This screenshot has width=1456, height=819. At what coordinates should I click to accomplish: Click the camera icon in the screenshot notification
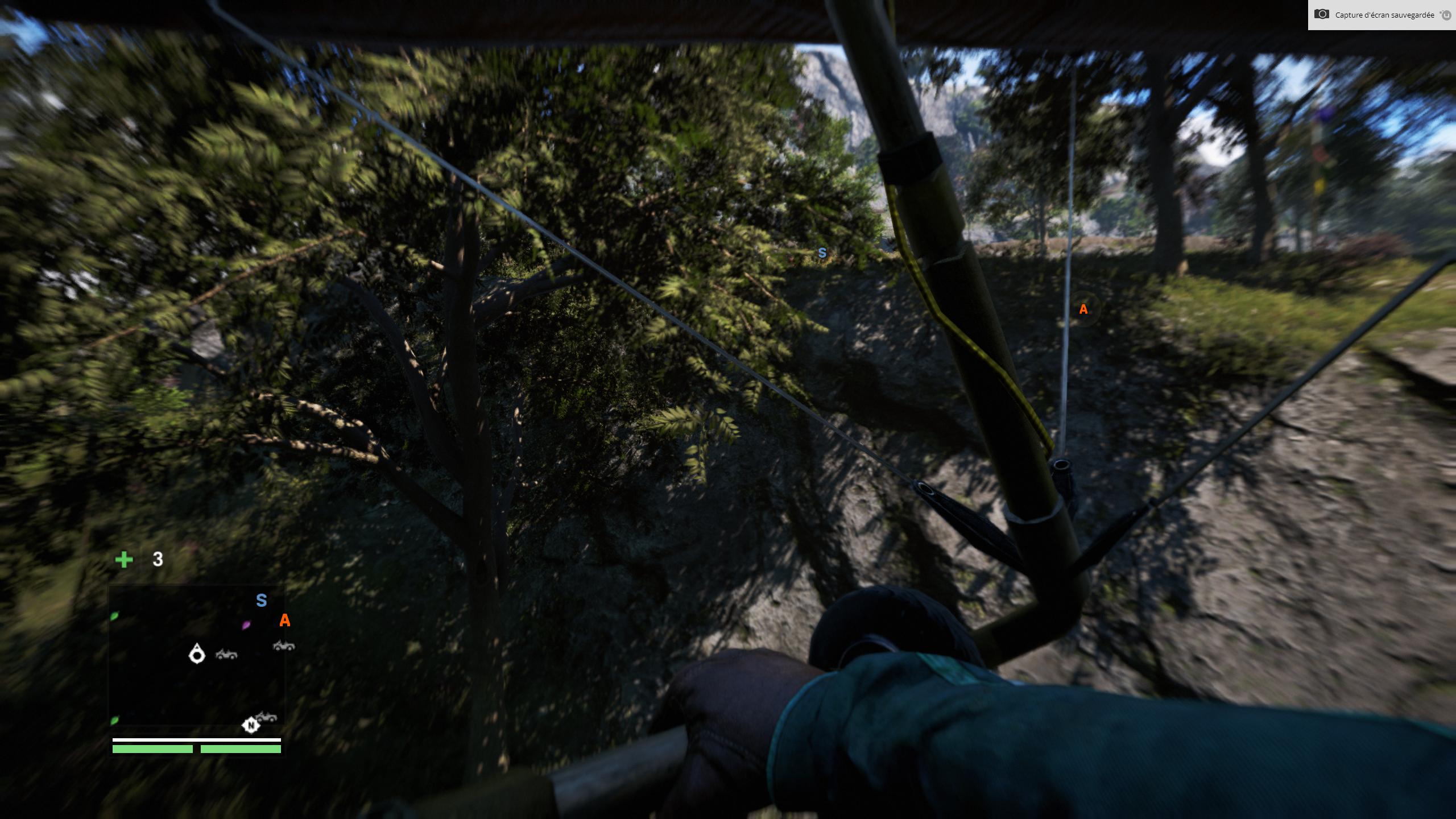click(1322, 15)
